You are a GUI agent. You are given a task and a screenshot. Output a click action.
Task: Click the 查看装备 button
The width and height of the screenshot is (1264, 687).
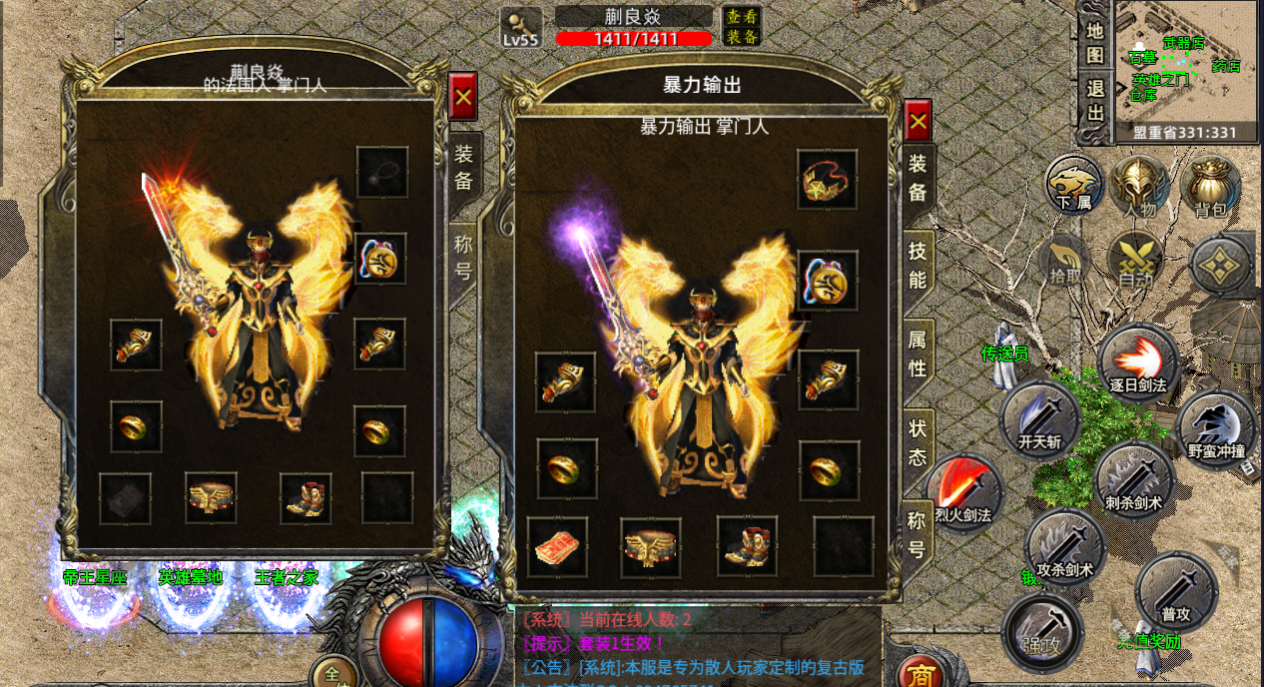742,26
